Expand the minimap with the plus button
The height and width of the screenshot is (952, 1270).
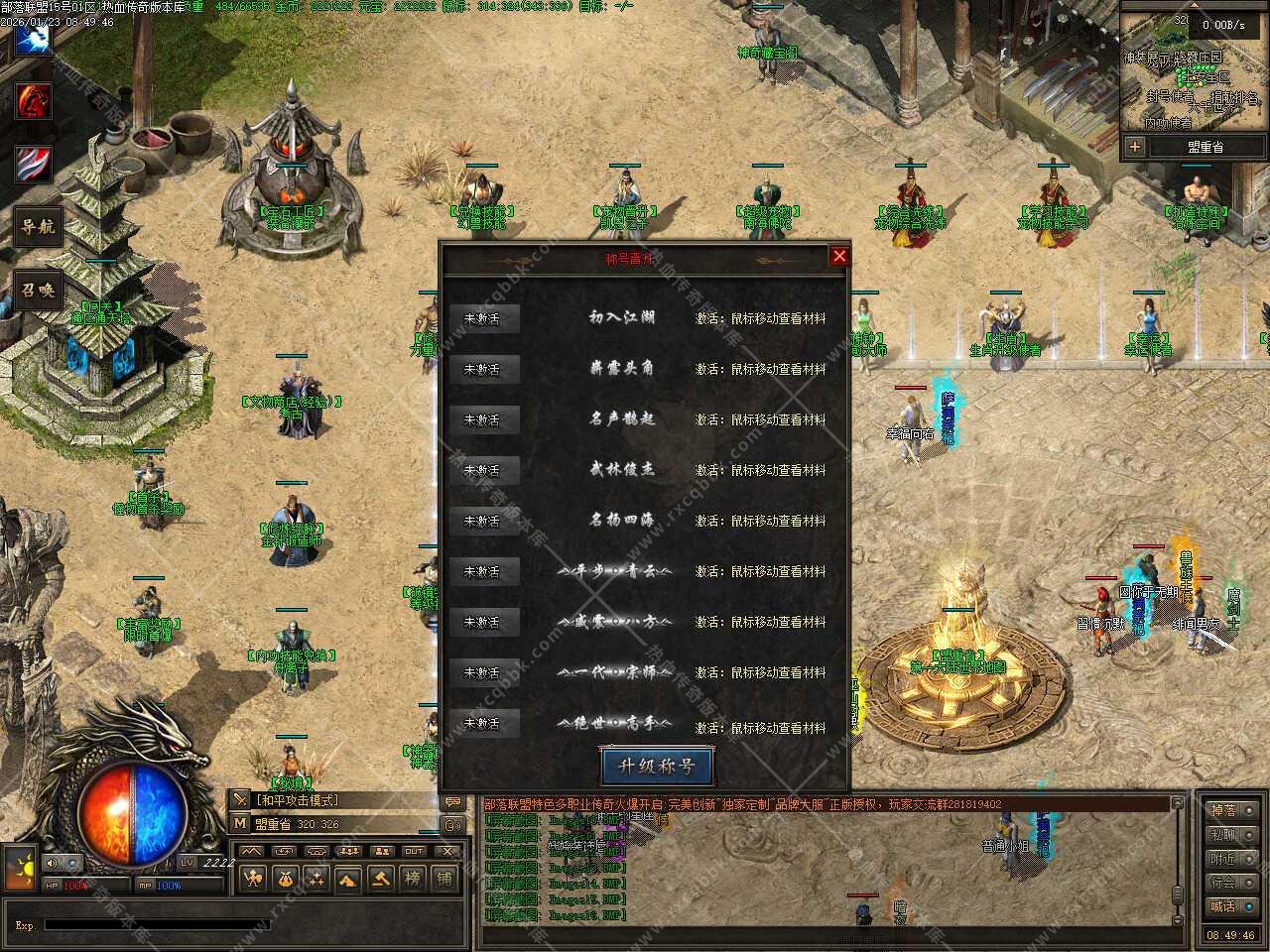(1135, 147)
